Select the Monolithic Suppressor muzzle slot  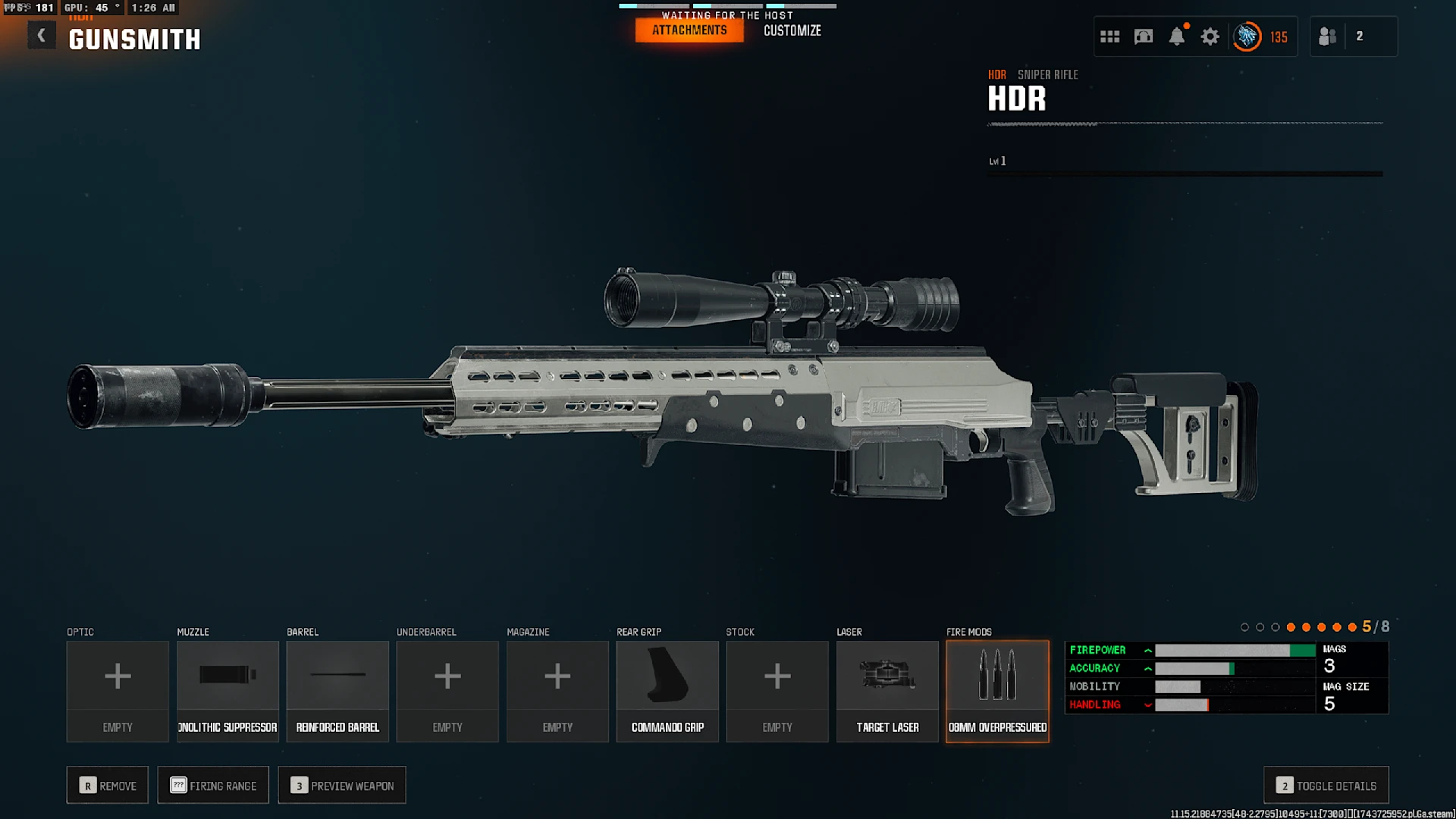(x=227, y=691)
